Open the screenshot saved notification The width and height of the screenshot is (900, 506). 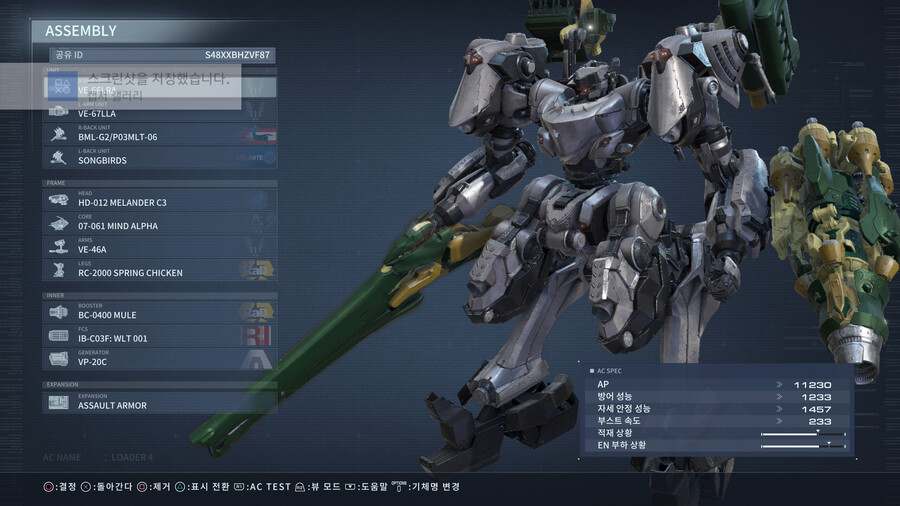142,86
